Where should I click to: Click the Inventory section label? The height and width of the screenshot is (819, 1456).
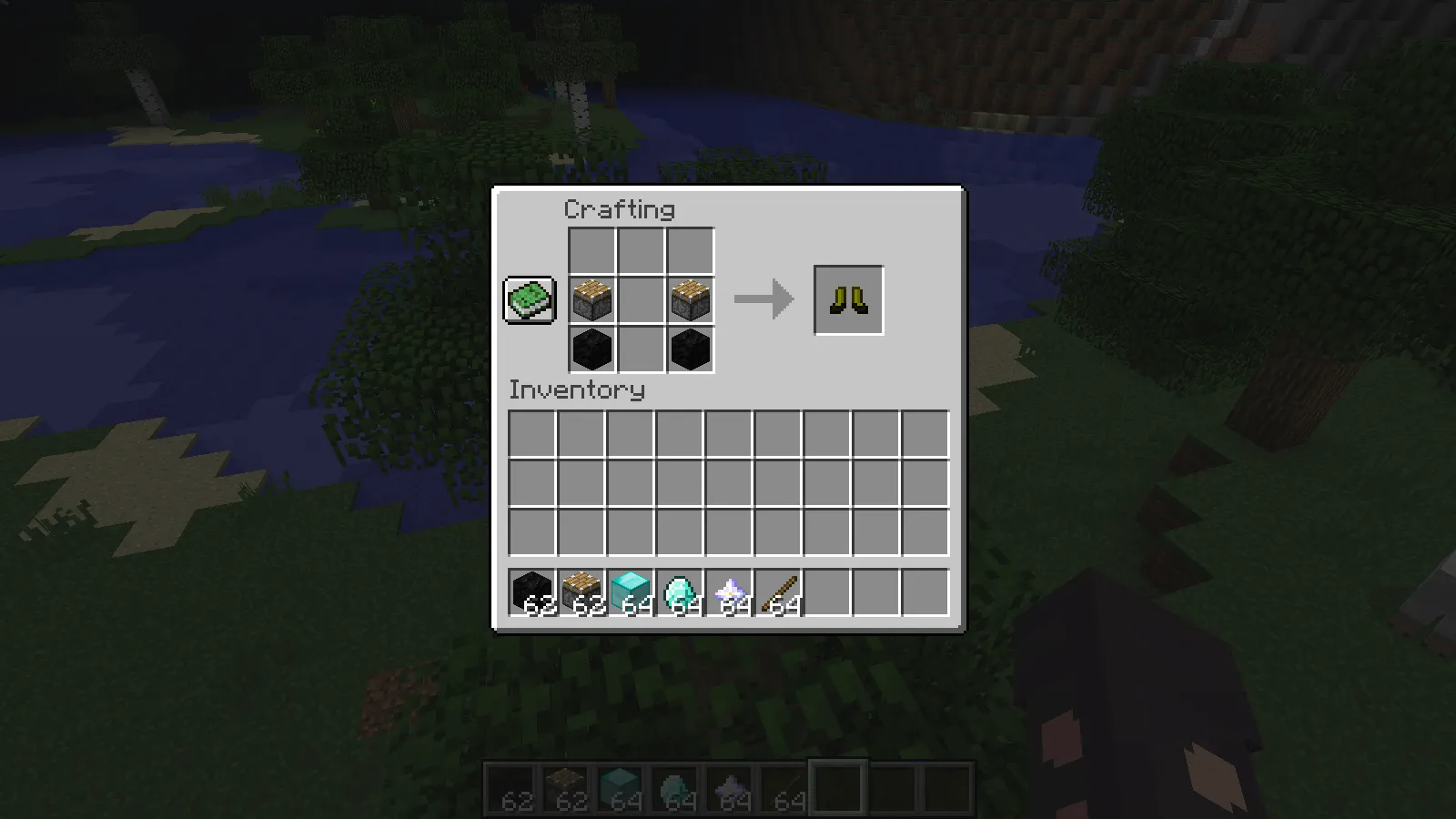pos(576,390)
